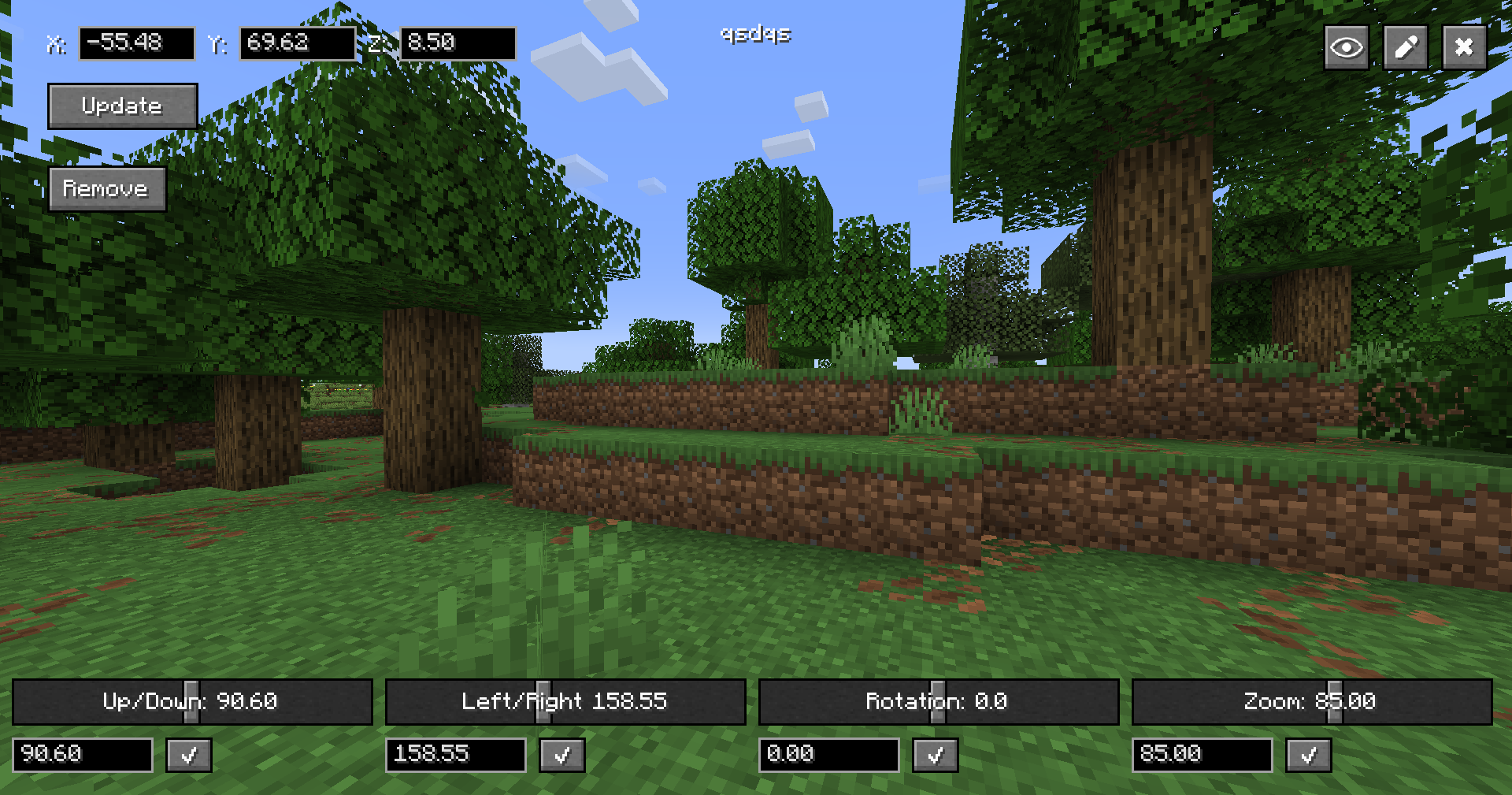Confirm the Up/Down value with its checkmark
This screenshot has height=795, width=1512.
pyautogui.click(x=188, y=755)
